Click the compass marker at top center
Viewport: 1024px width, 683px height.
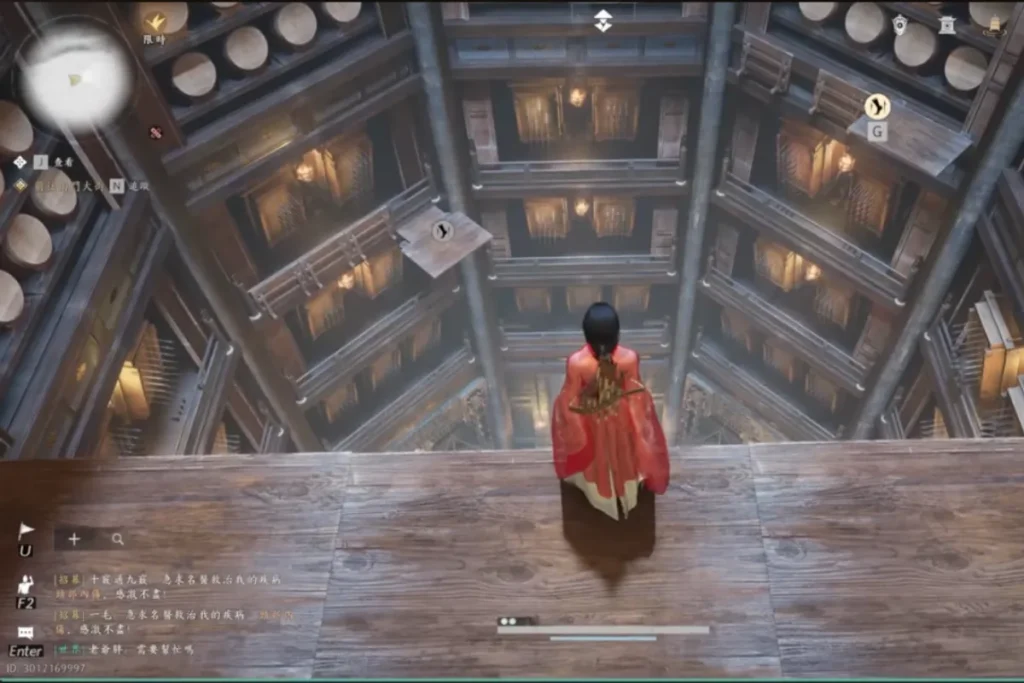click(603, 20)
